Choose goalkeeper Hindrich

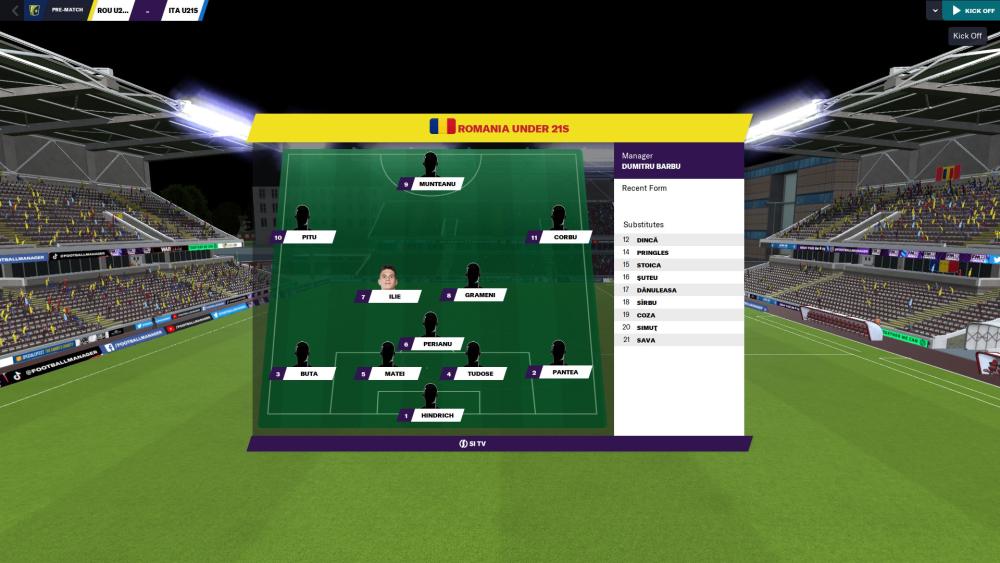(437, 414)
